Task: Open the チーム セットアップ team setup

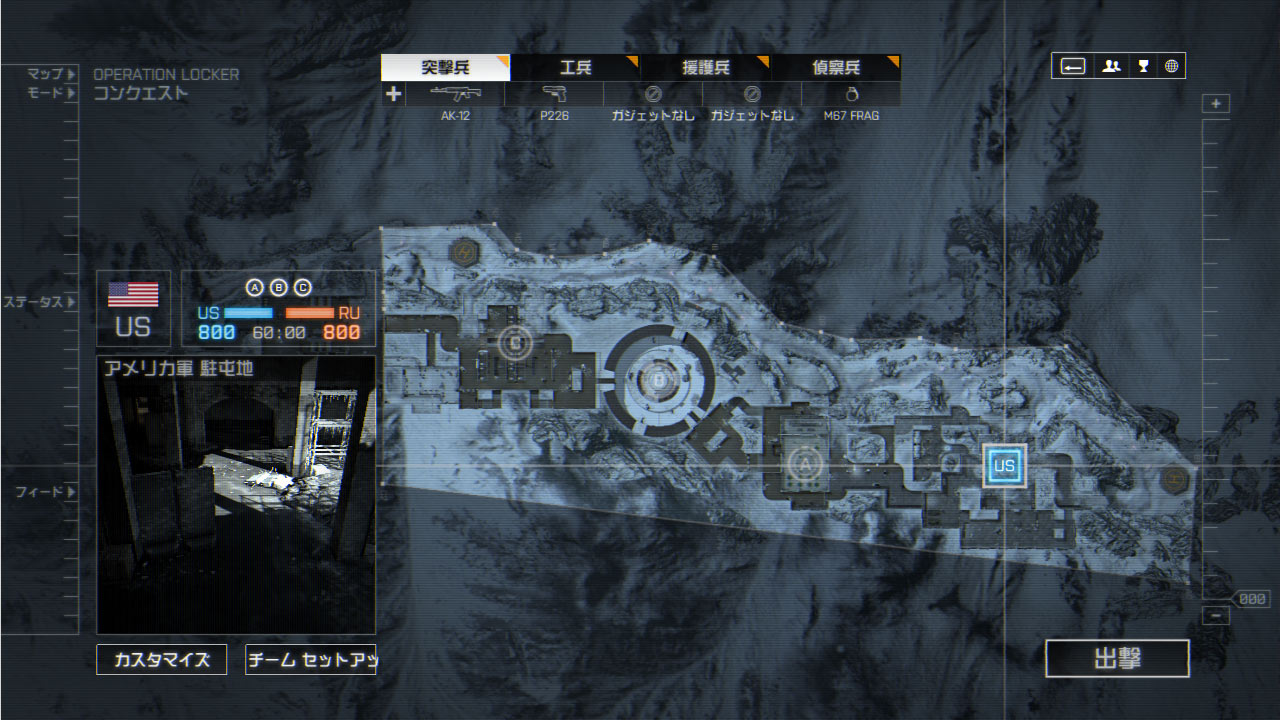Action: (x=310, y=660)
